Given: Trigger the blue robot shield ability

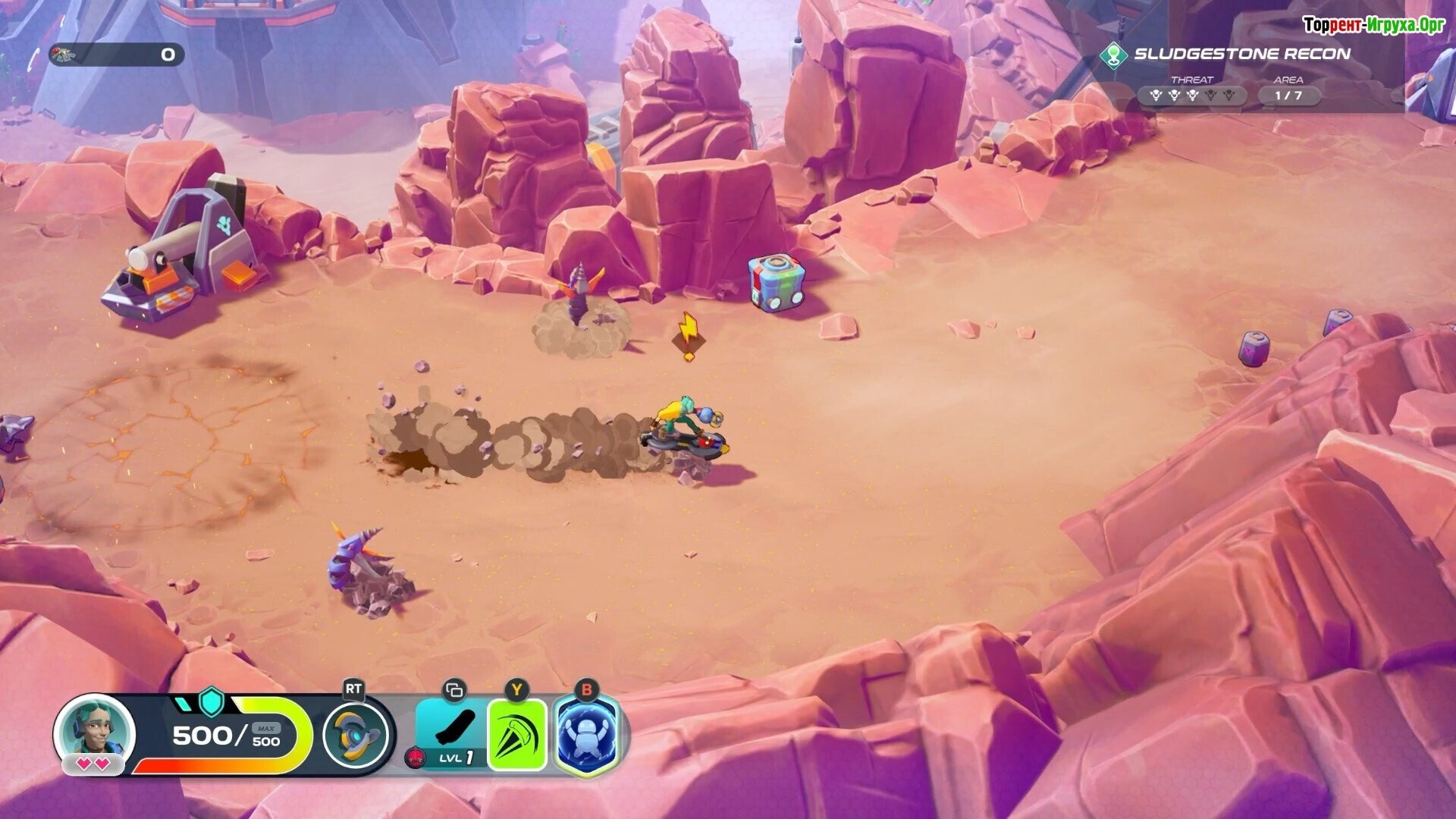Looking at the screenshot, I should tap(587, 734).
